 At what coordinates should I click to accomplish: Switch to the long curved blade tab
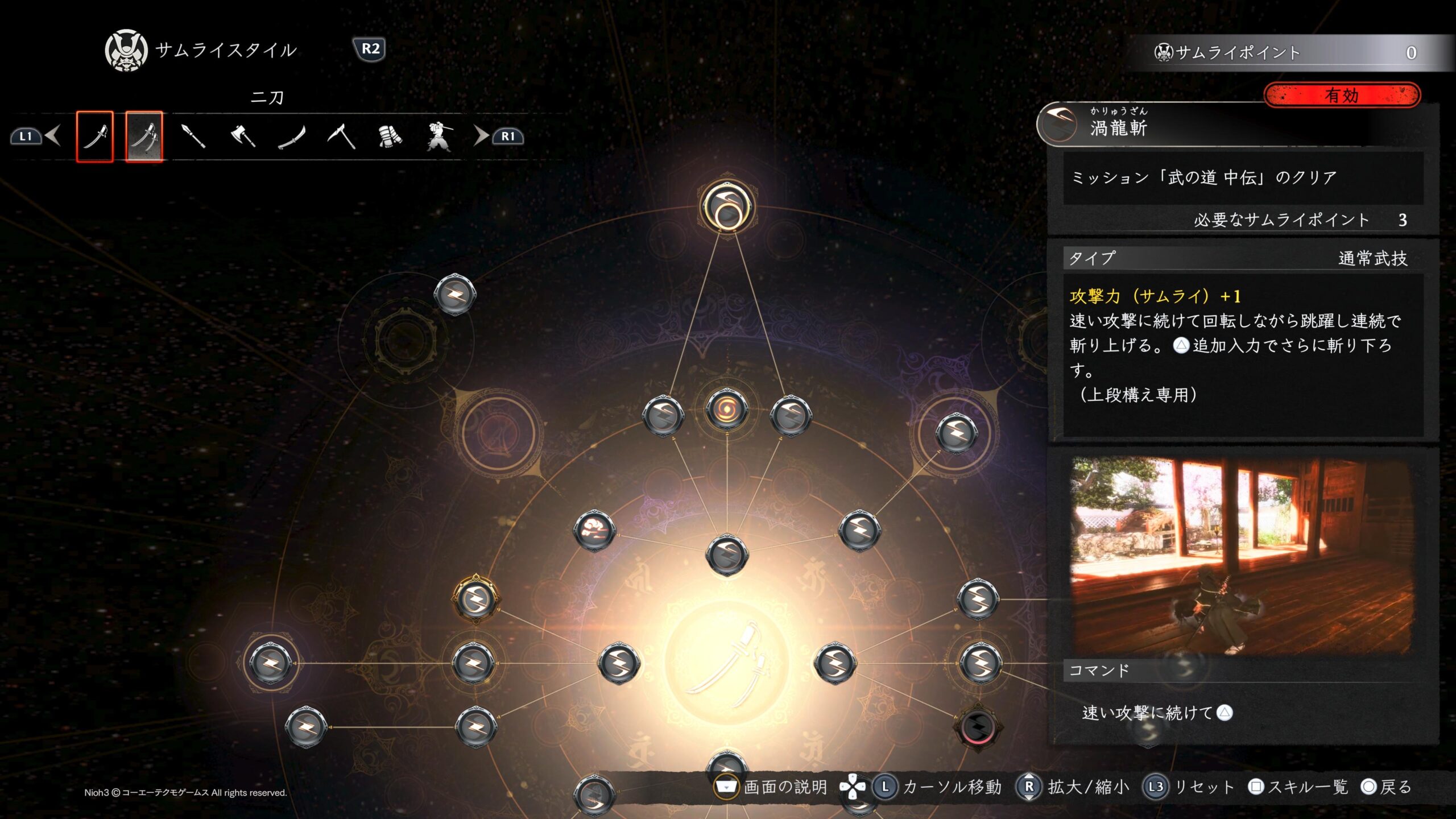click(x=292, y=136)
